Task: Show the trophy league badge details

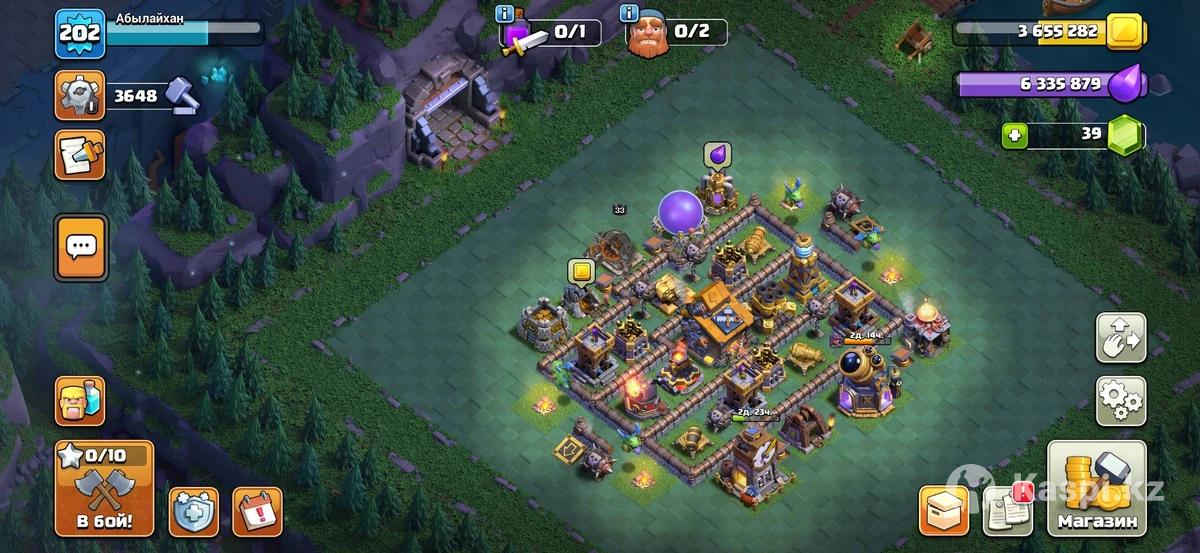Action: click(x=79, y=96)
